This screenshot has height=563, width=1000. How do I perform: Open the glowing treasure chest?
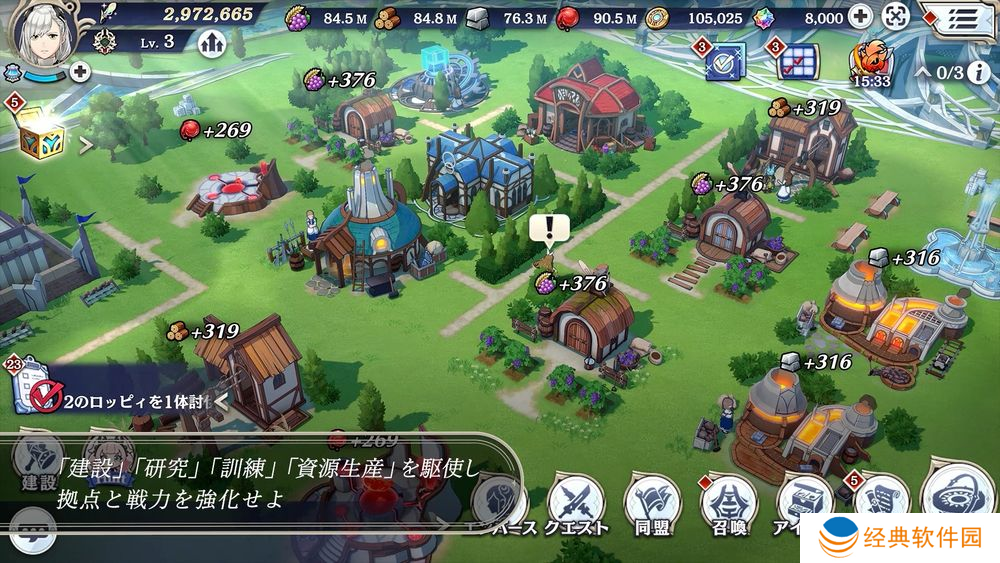(41, 135)
